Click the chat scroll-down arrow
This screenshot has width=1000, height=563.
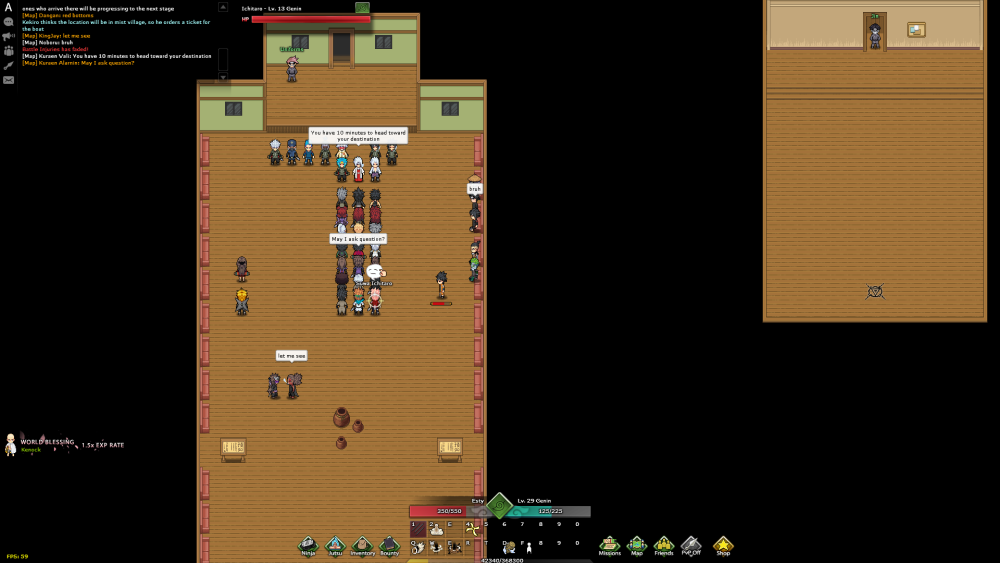[x=223, y=76]
